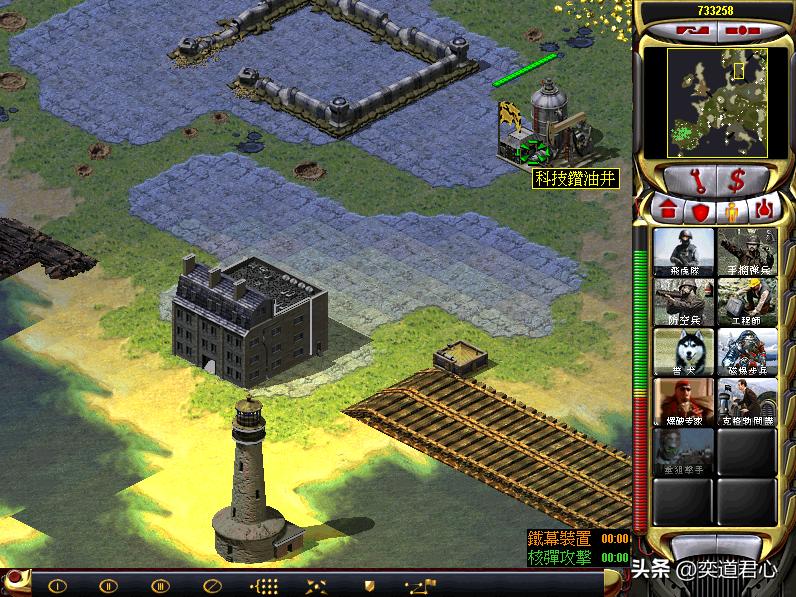
Task: Click the shield guard command button
Action: coord(369,585)
